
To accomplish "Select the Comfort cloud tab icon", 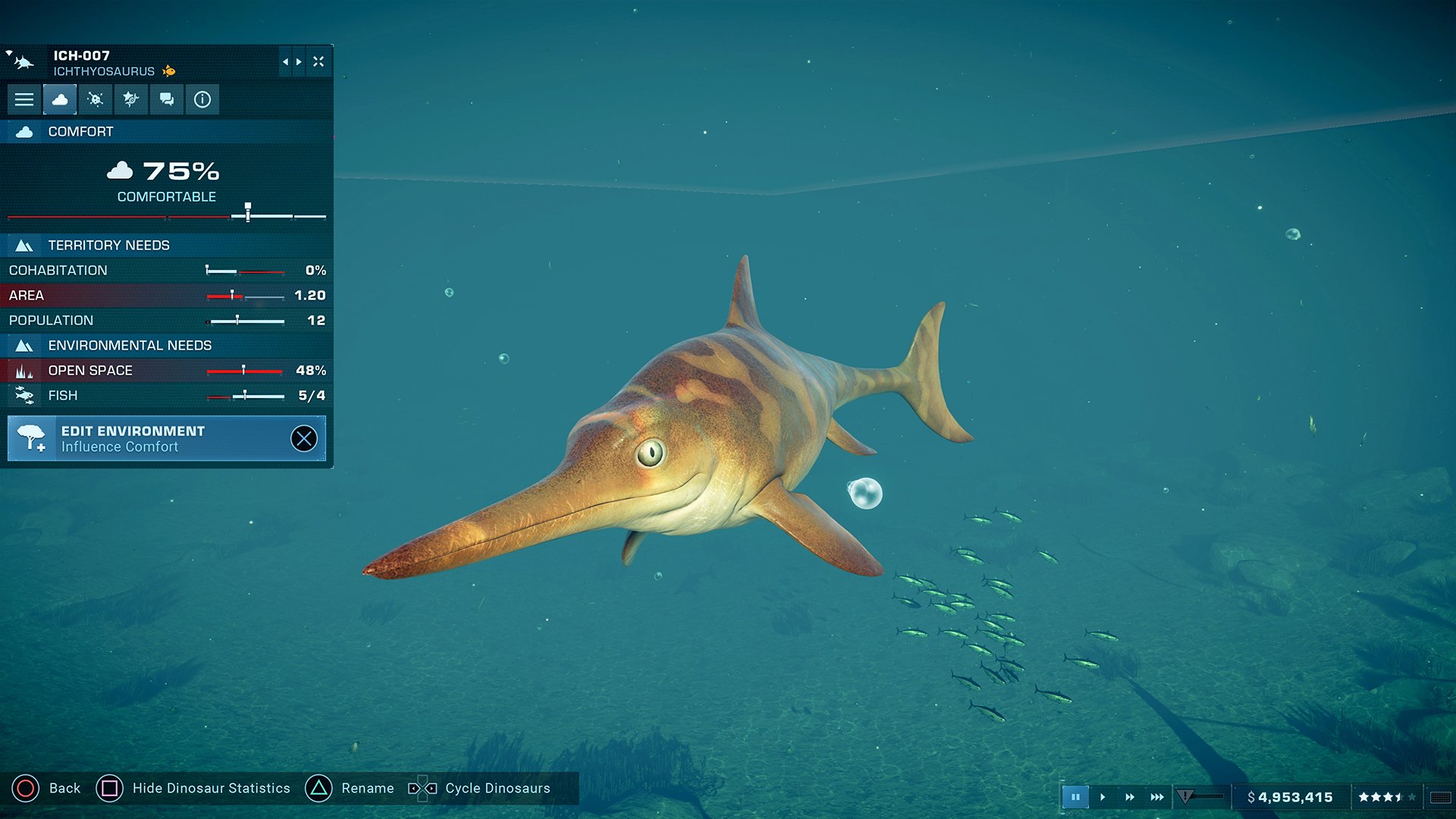I will pyautogui.click(x=60, y=99).
